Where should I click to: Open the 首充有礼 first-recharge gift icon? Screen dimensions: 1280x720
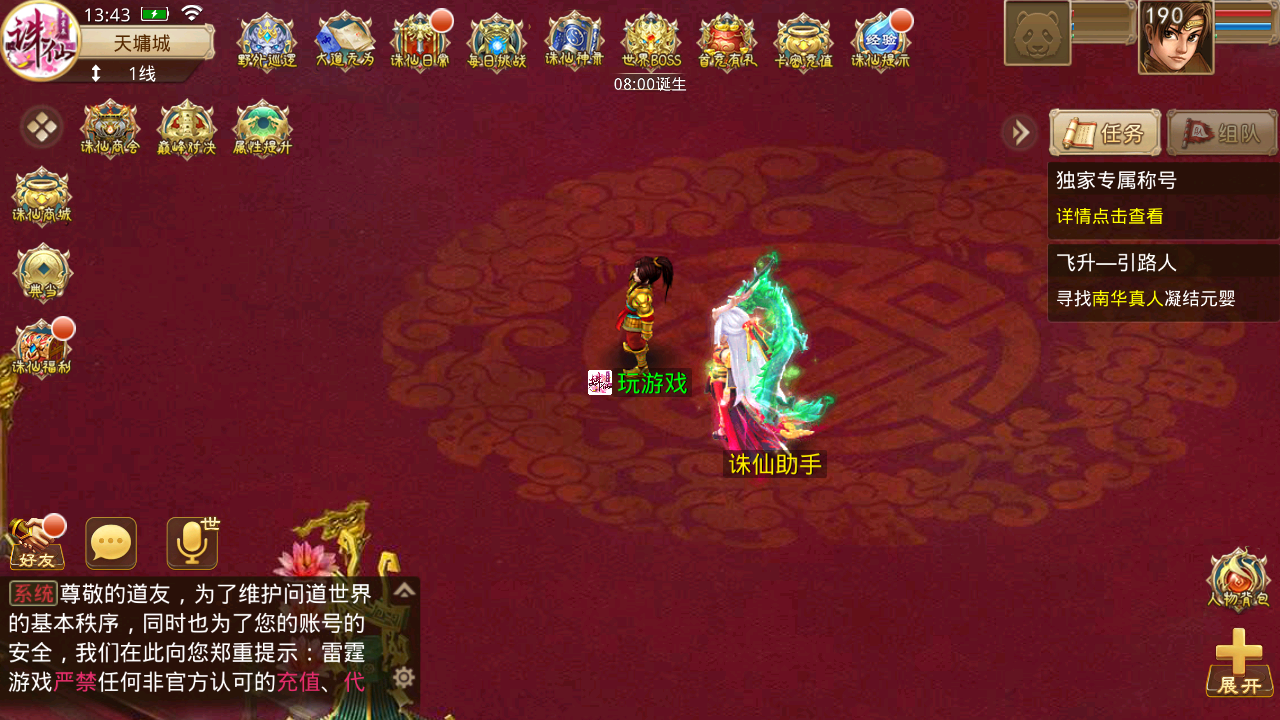tap(727, 41)
